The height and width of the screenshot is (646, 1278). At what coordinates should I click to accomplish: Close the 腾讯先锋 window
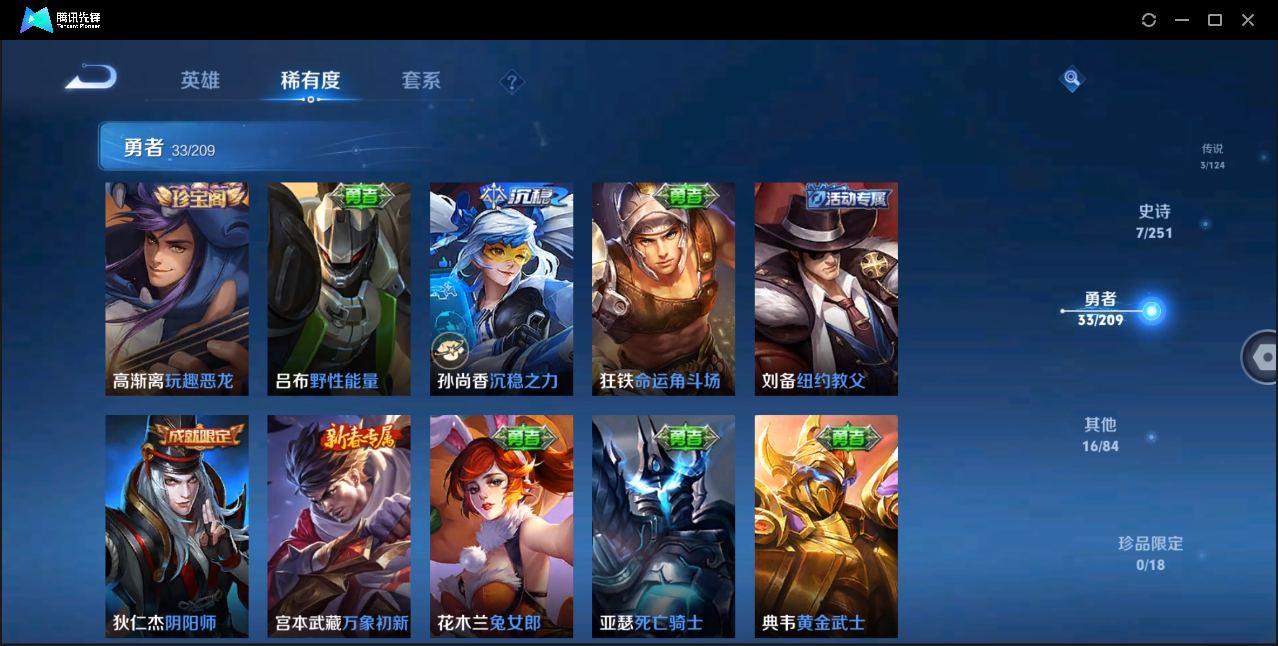1248,20
